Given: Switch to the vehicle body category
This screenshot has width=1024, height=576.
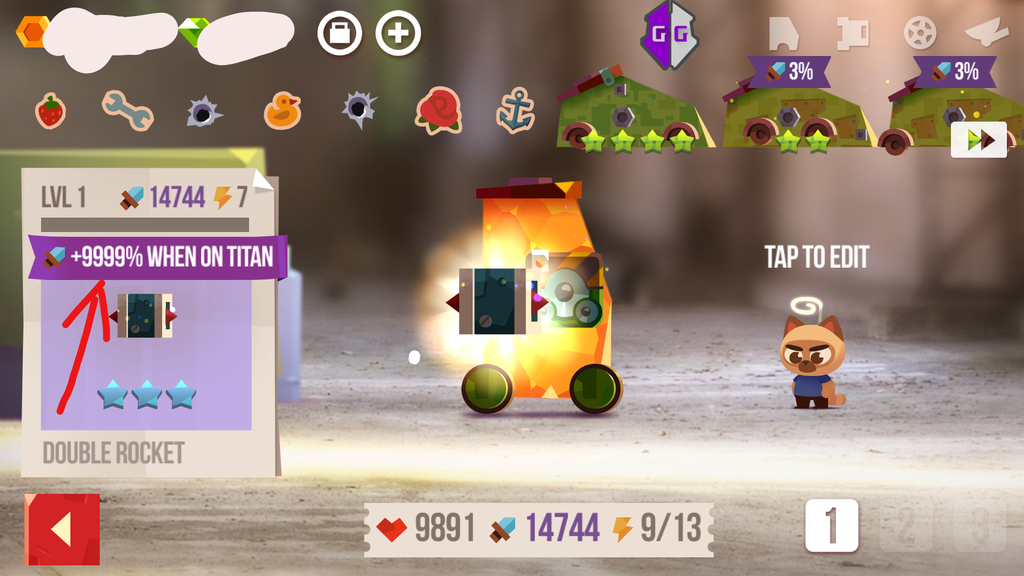Looking at the screenshot, I should click(785, 33).
